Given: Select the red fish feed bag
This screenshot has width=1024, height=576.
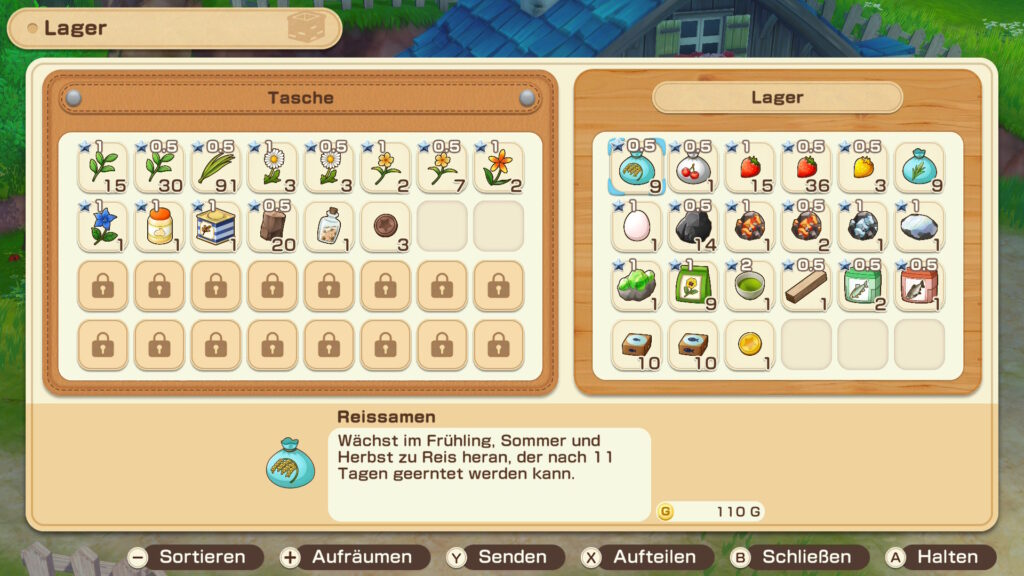Looking at the screenshot, I should click(x=919, y=285).
